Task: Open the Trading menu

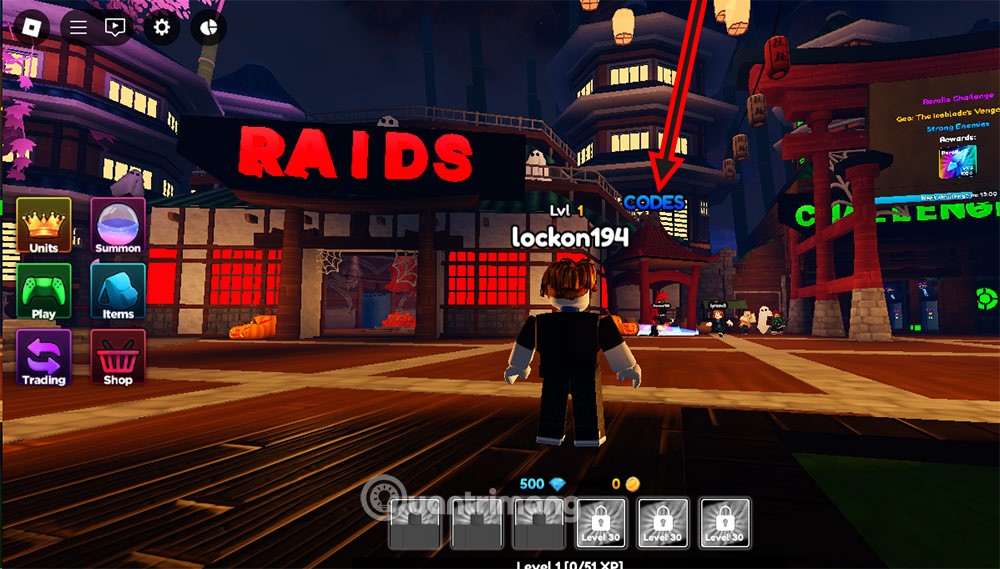Action: pos(44,358)
